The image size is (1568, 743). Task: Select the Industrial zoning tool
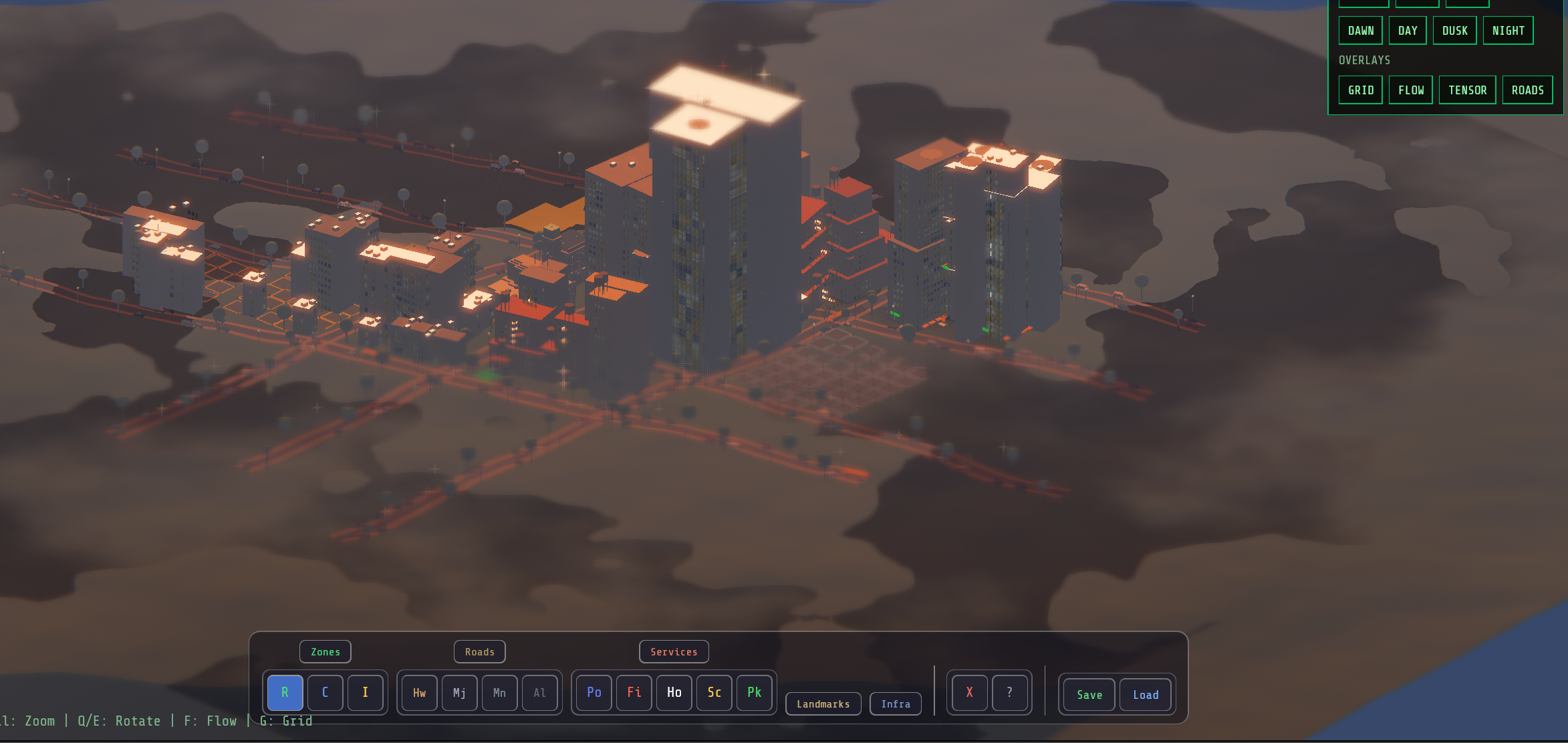tap(365, 693)
